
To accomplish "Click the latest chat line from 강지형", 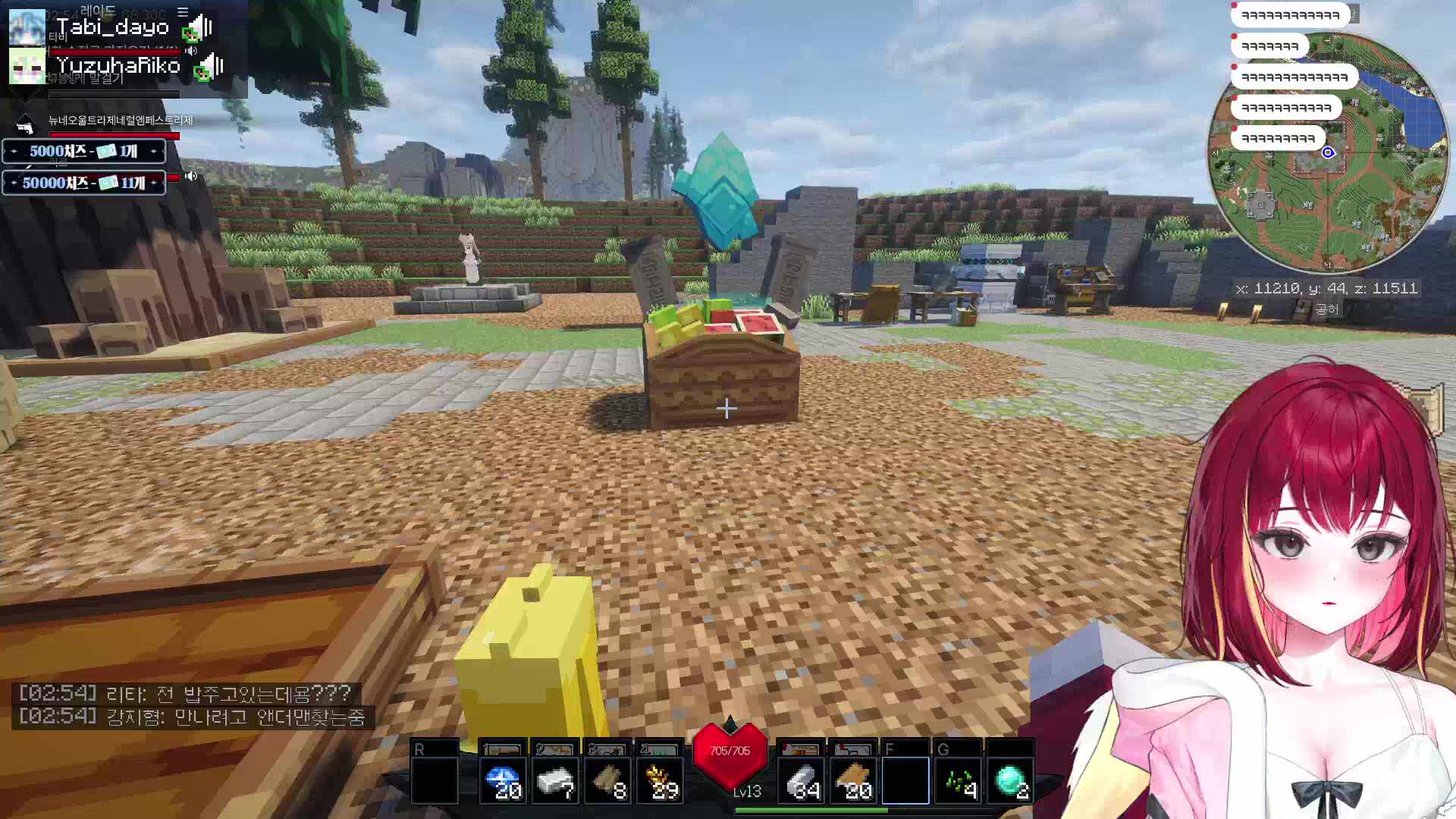I will click(x=193, y=717).
